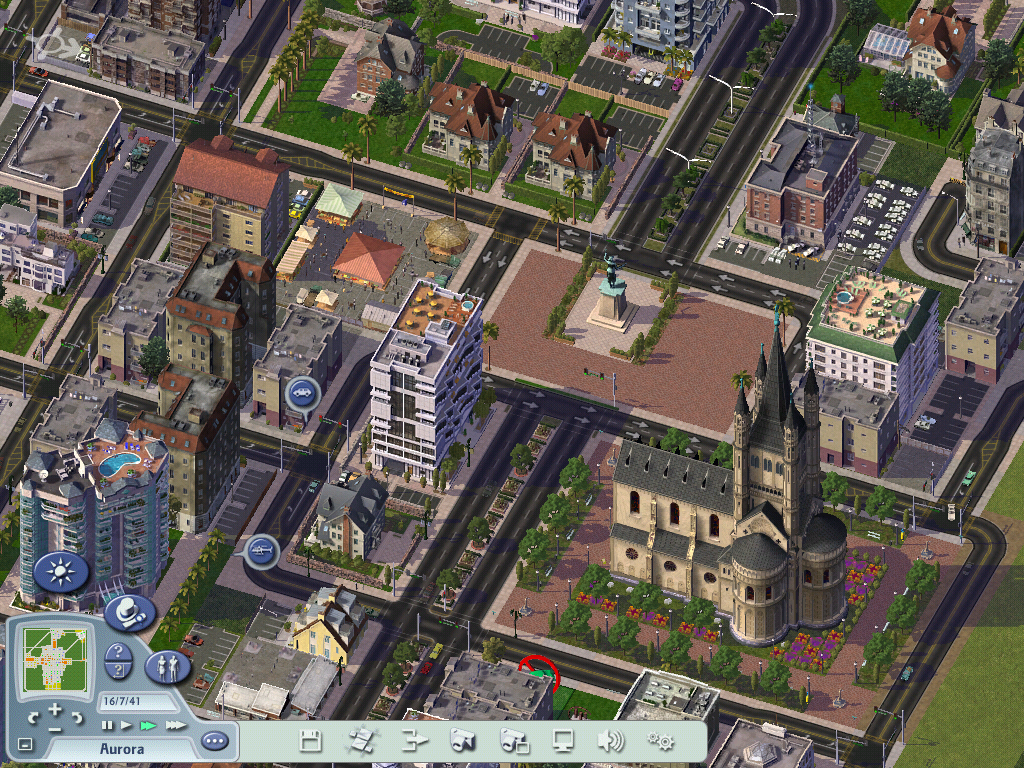Set simulation to the green double-arrow speed
1024x768 pixels.
point(148,724)
